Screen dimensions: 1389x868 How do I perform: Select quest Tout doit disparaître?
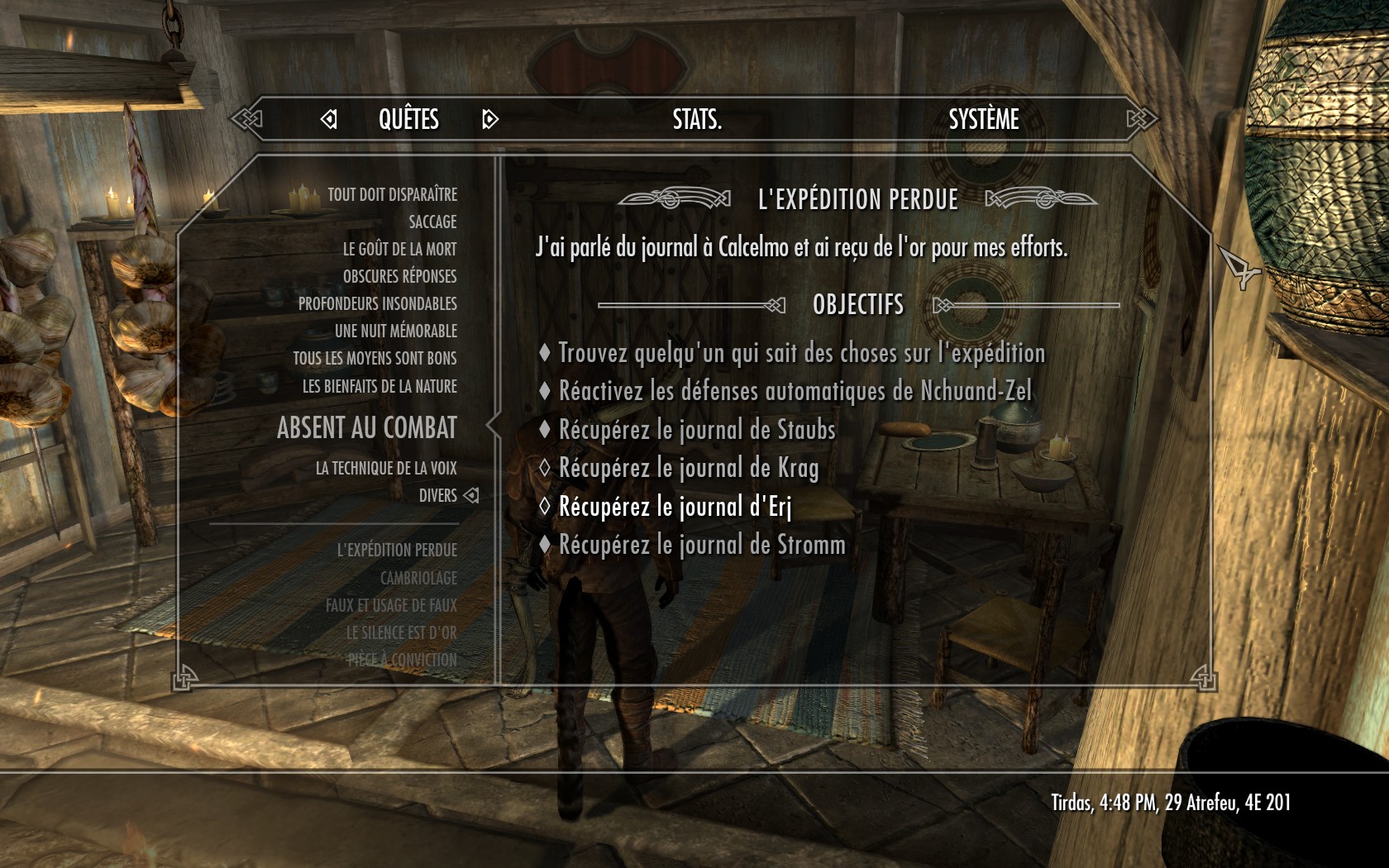point(392,195)
